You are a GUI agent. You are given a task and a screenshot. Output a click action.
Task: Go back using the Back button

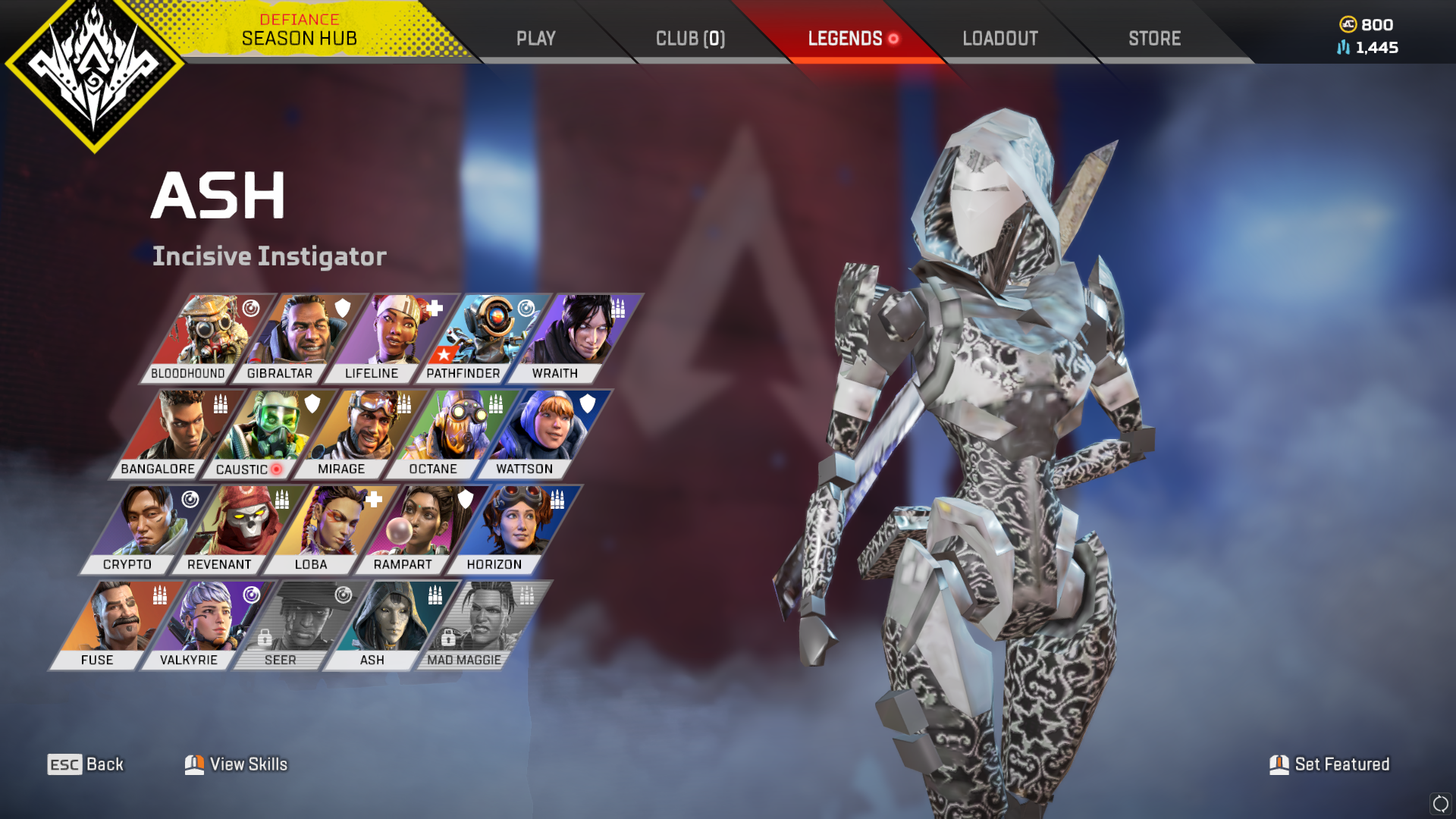click(86, 764)
